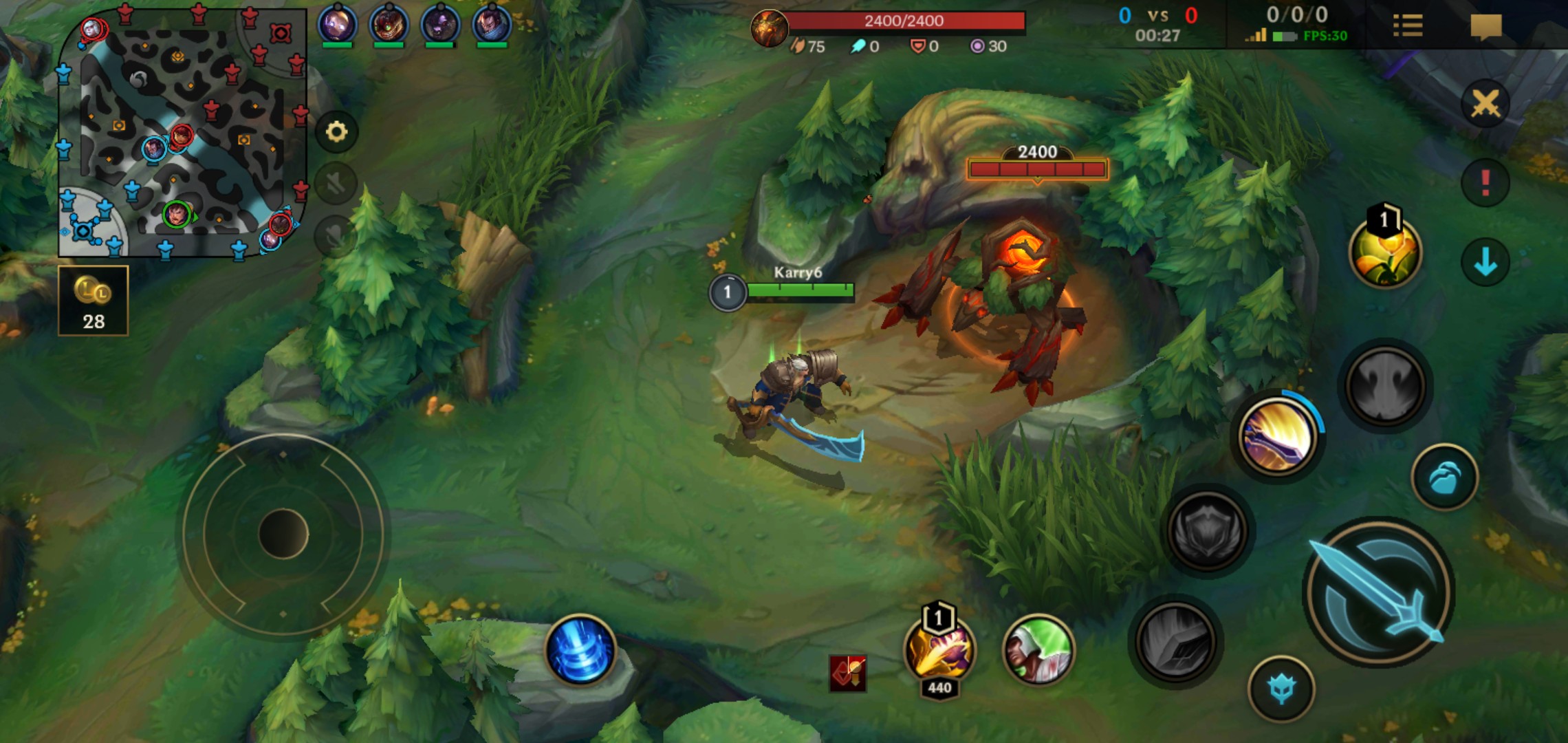Open the shop via the gold coins button
This screenshot has width=1568, height=743.
(93, 301)
